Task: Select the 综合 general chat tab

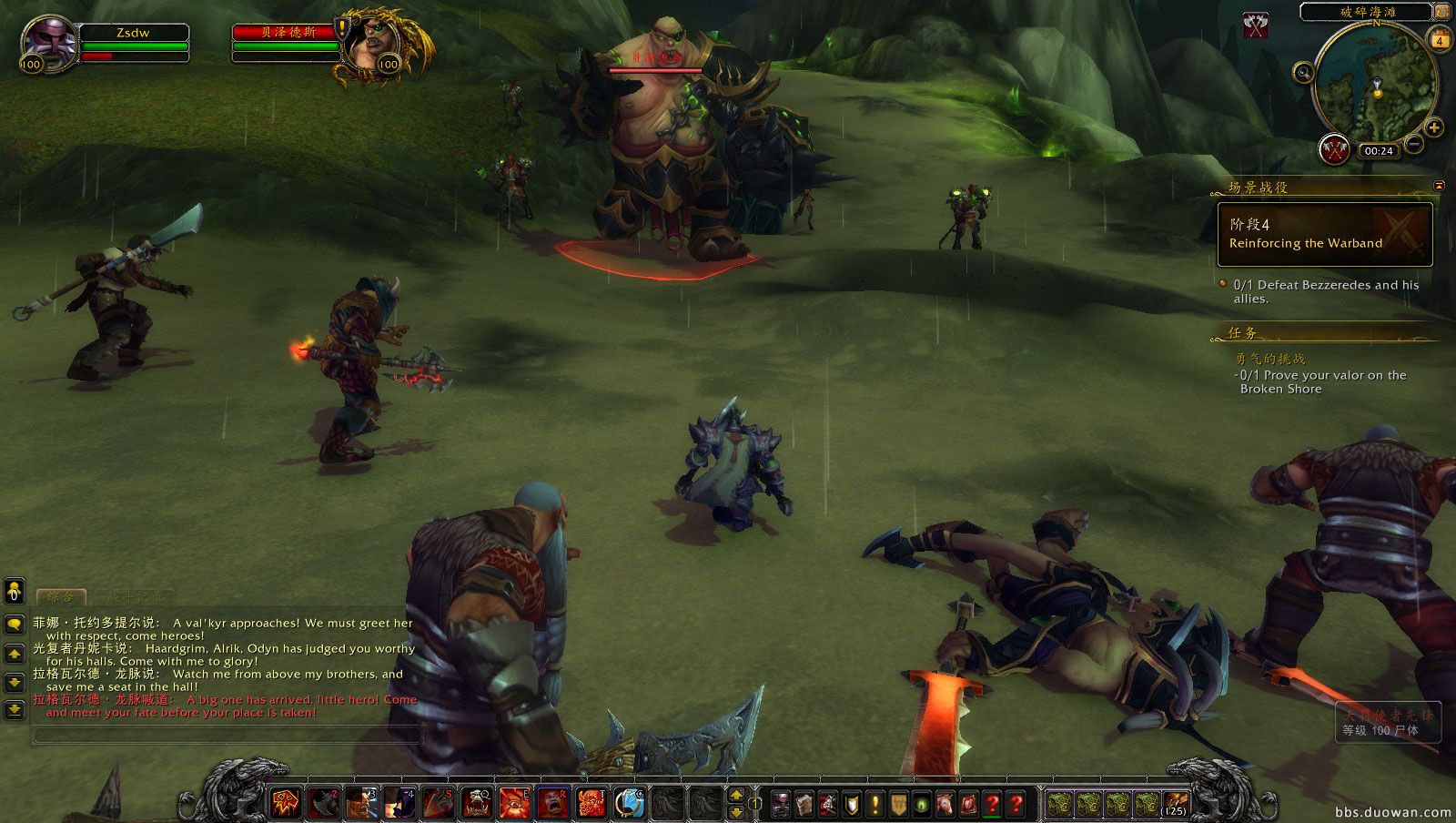Action: point(60,597)
